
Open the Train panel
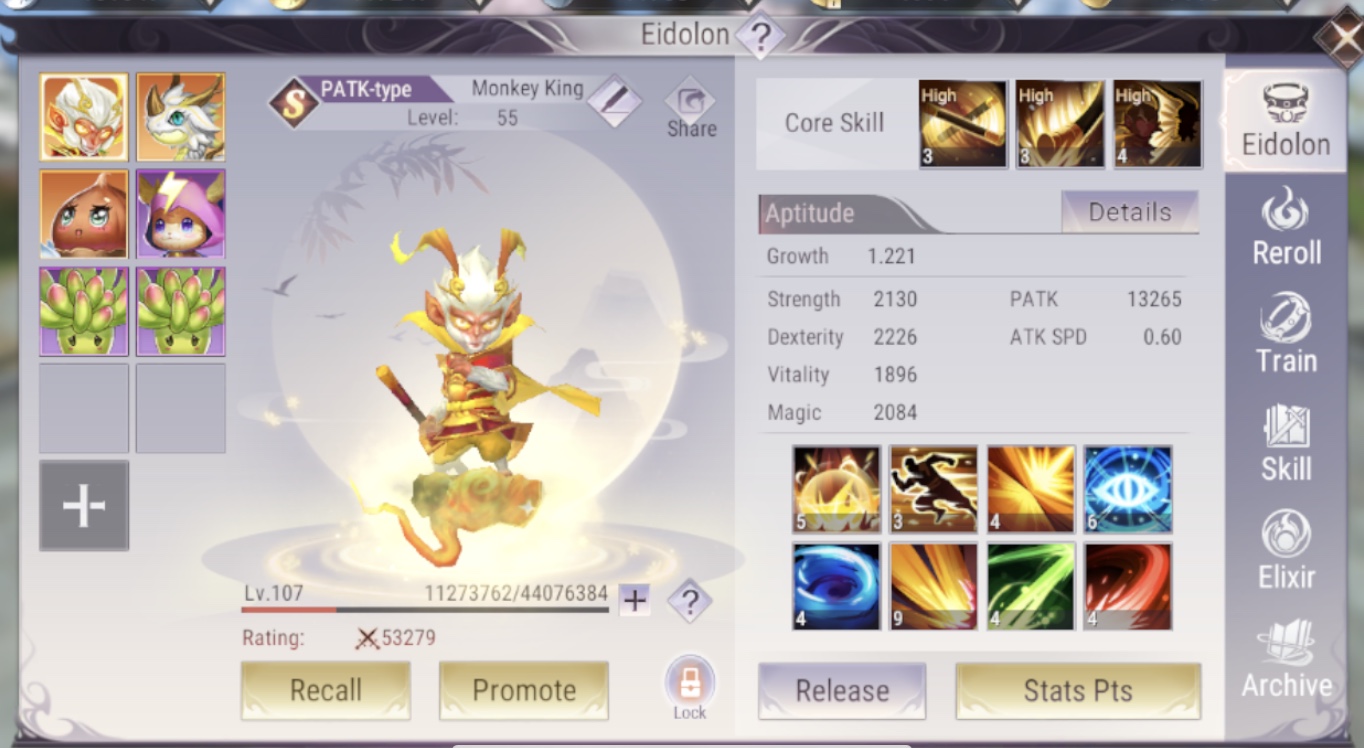point(1286,340)
